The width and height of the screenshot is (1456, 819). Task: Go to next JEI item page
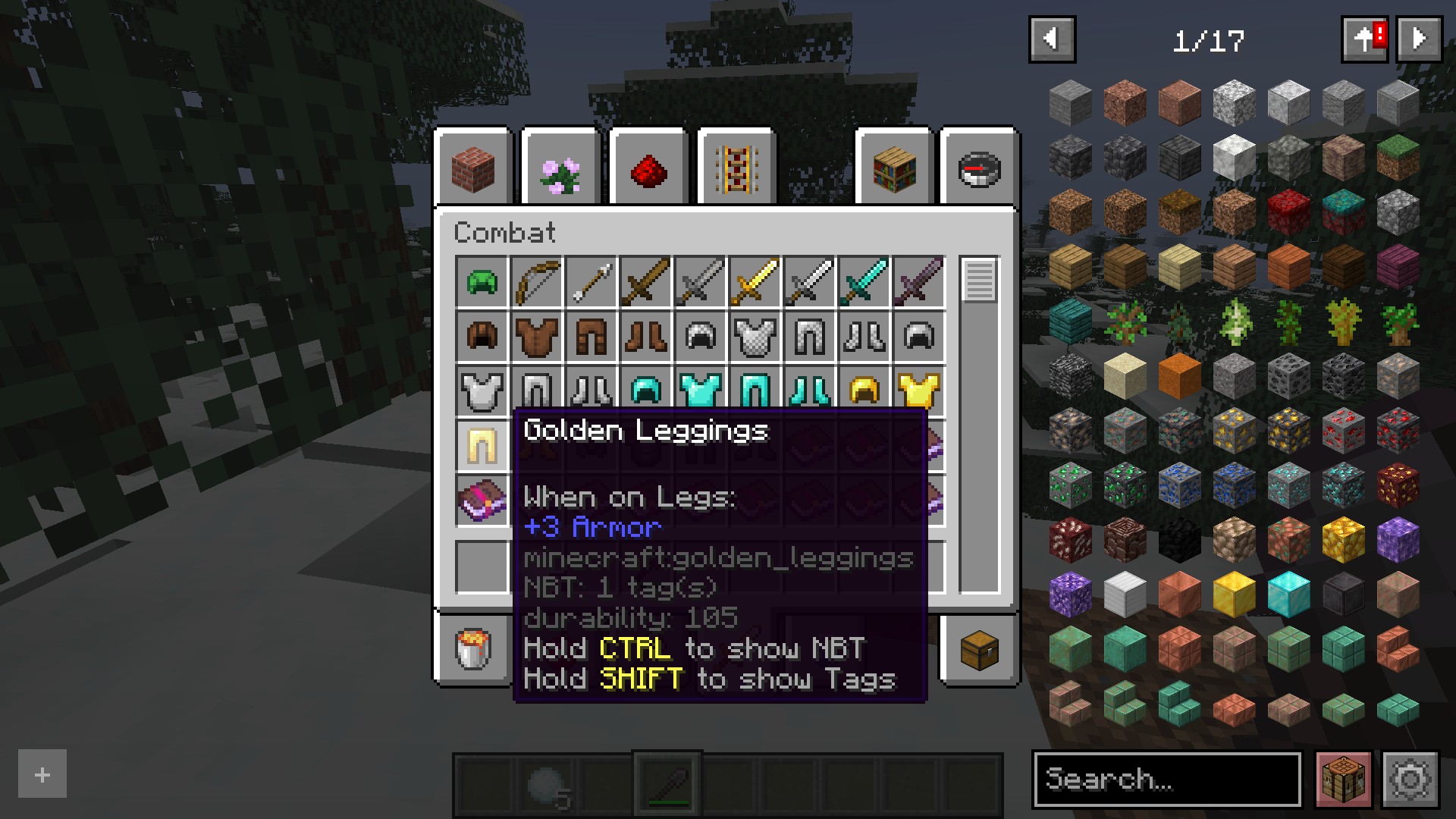(1419, 39)
